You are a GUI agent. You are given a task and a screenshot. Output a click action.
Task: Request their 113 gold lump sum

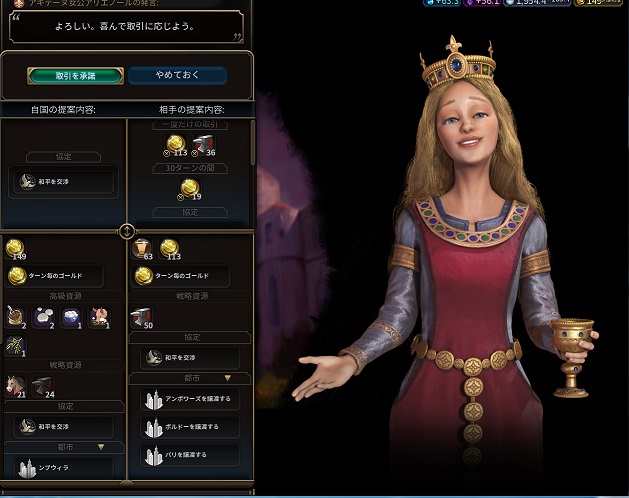tap(169, 249)
